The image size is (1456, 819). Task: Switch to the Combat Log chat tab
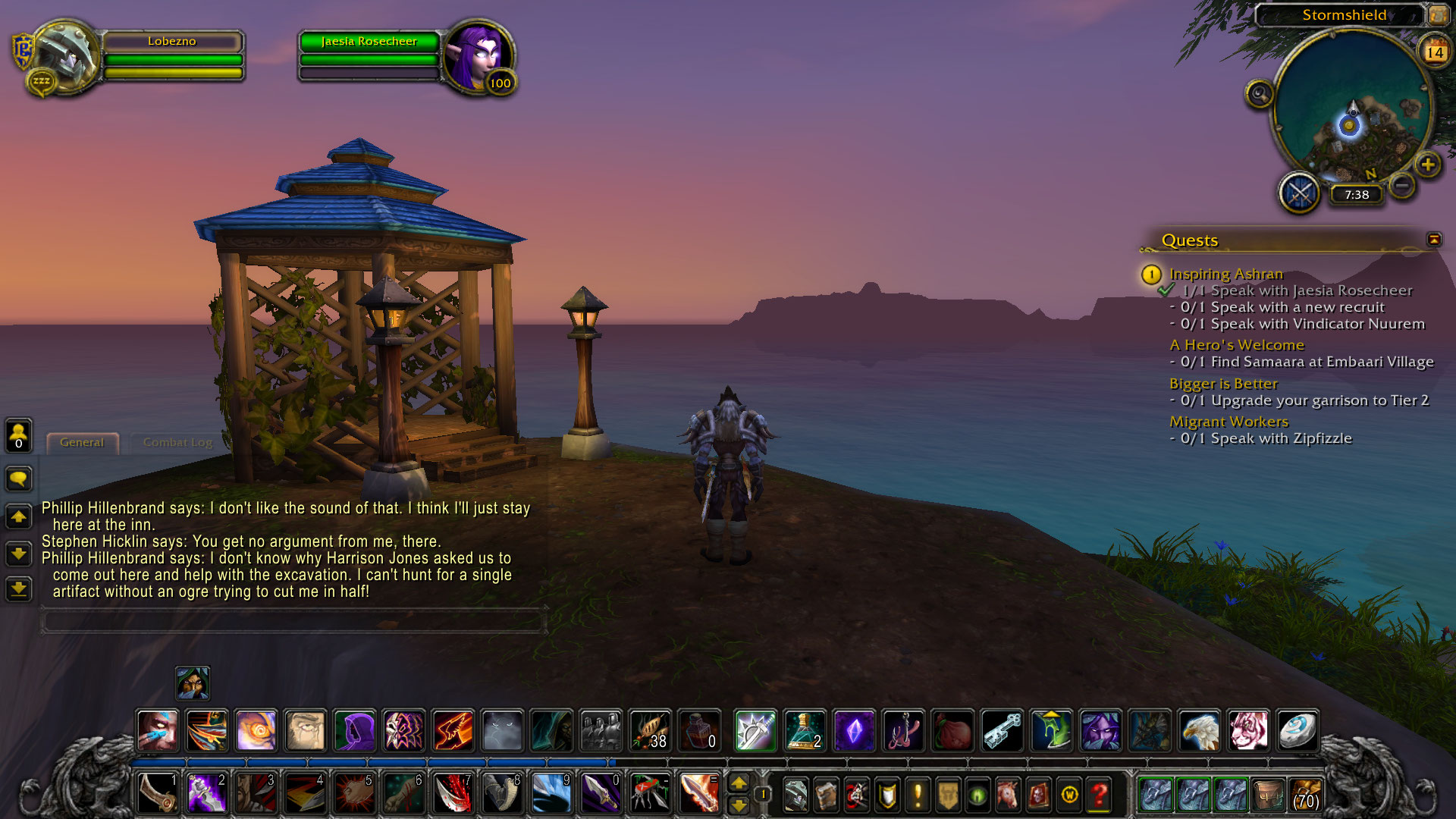pos(177,442)
